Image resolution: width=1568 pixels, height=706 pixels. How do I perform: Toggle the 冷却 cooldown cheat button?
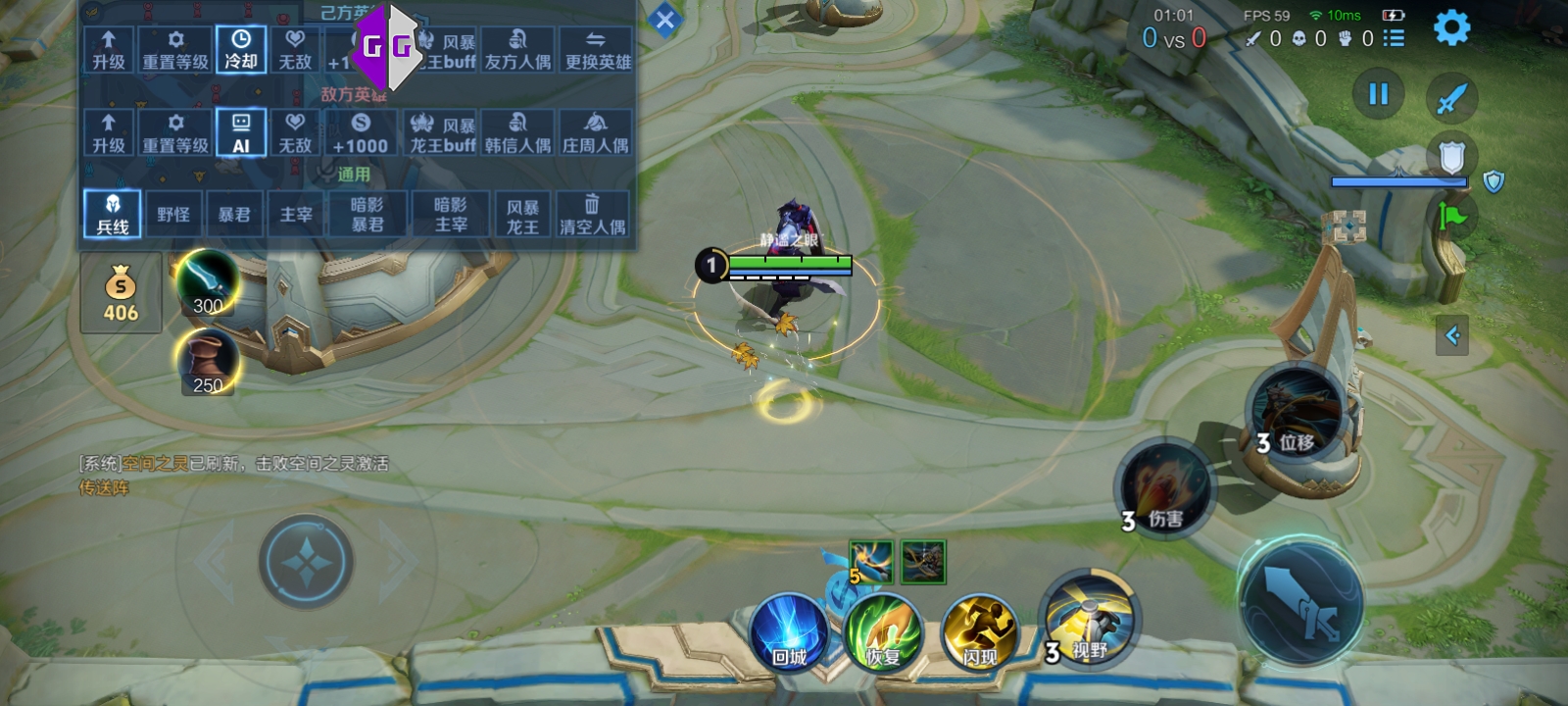(x=241, y=50)
